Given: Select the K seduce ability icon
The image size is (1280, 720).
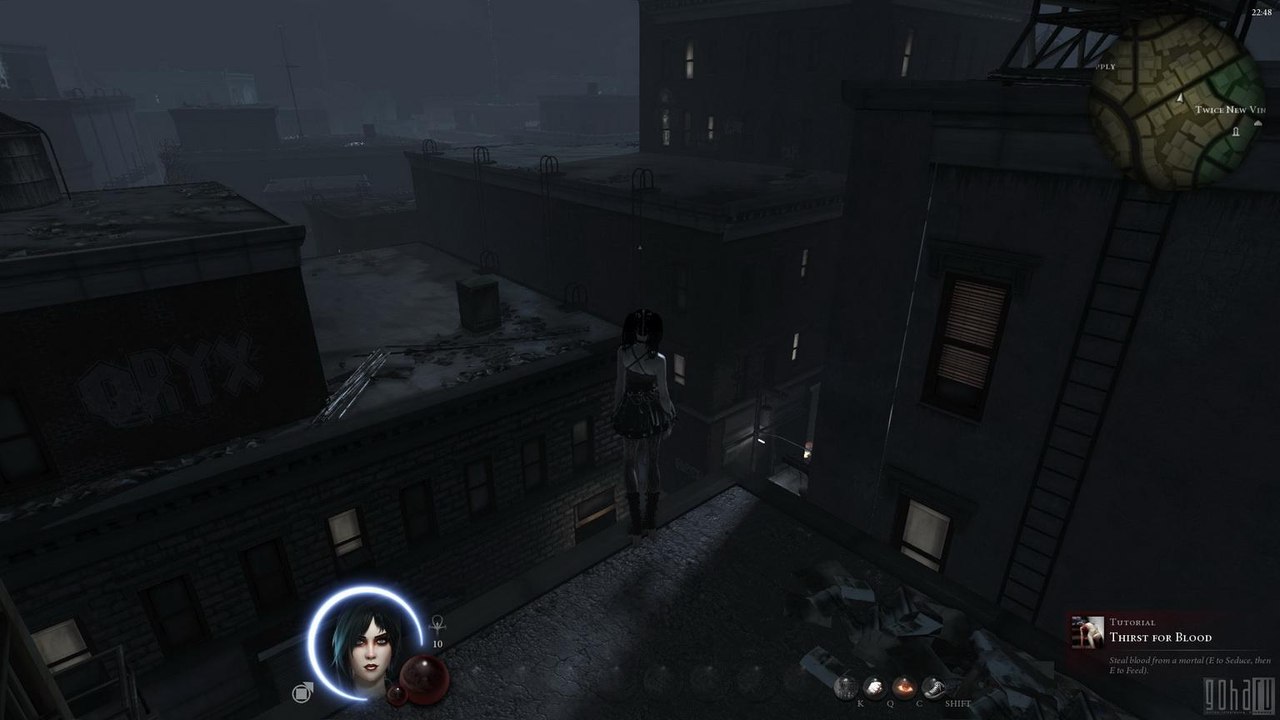Looking at the screenshot, I should [x=847, y=687].
